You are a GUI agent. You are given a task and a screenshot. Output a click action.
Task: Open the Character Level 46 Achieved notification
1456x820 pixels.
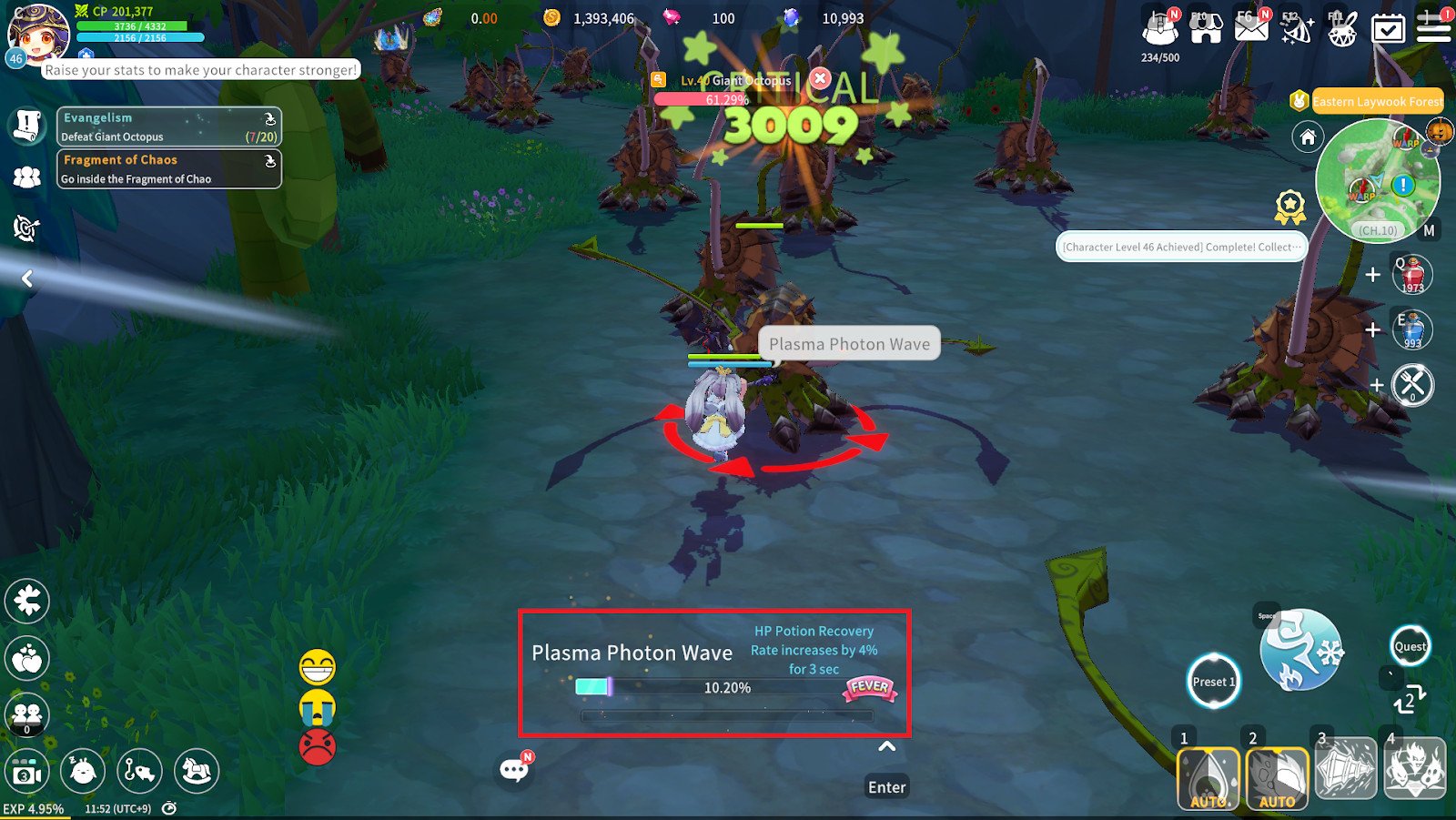(1181, 247)
